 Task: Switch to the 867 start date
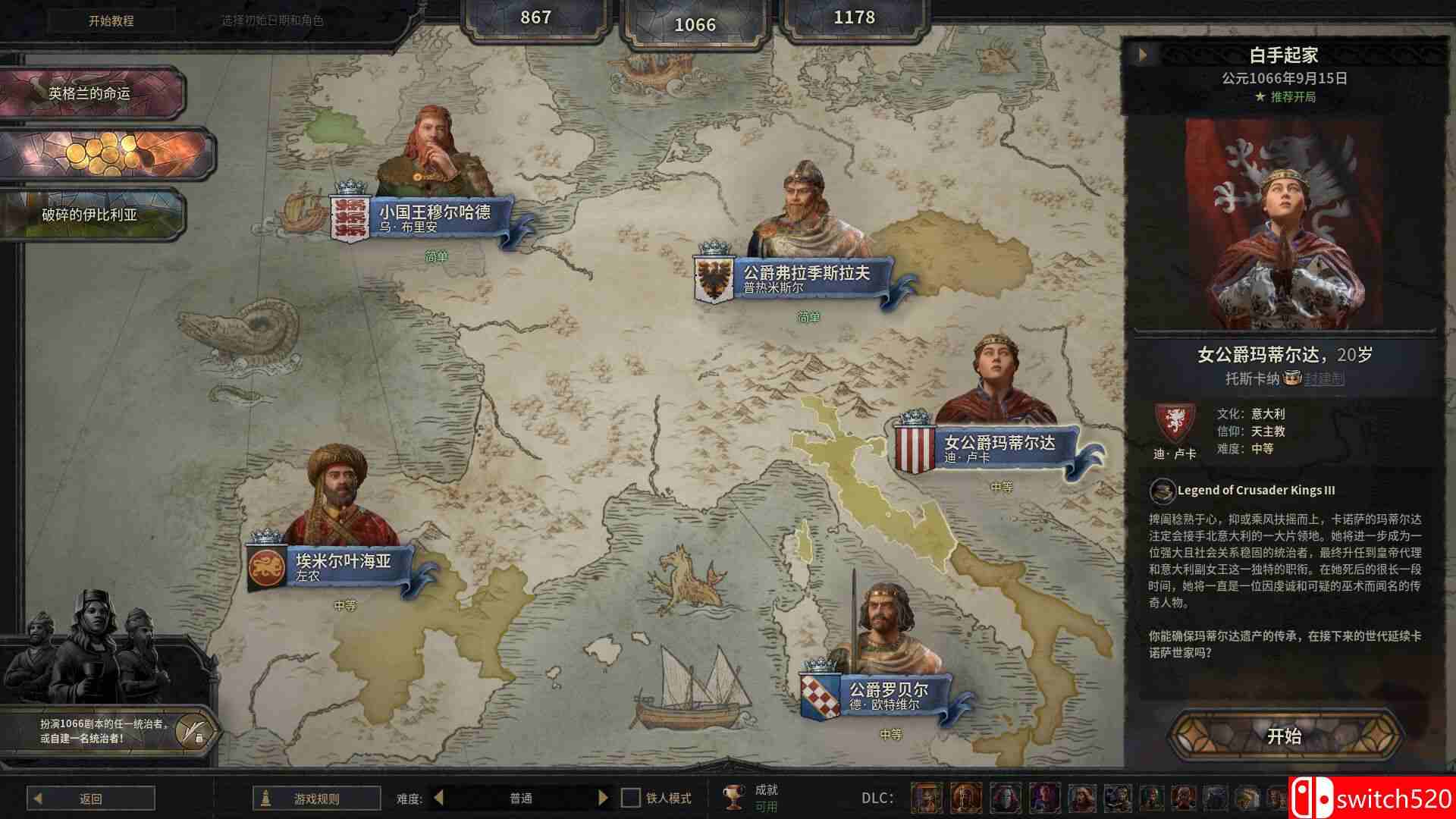click(535, 17)
